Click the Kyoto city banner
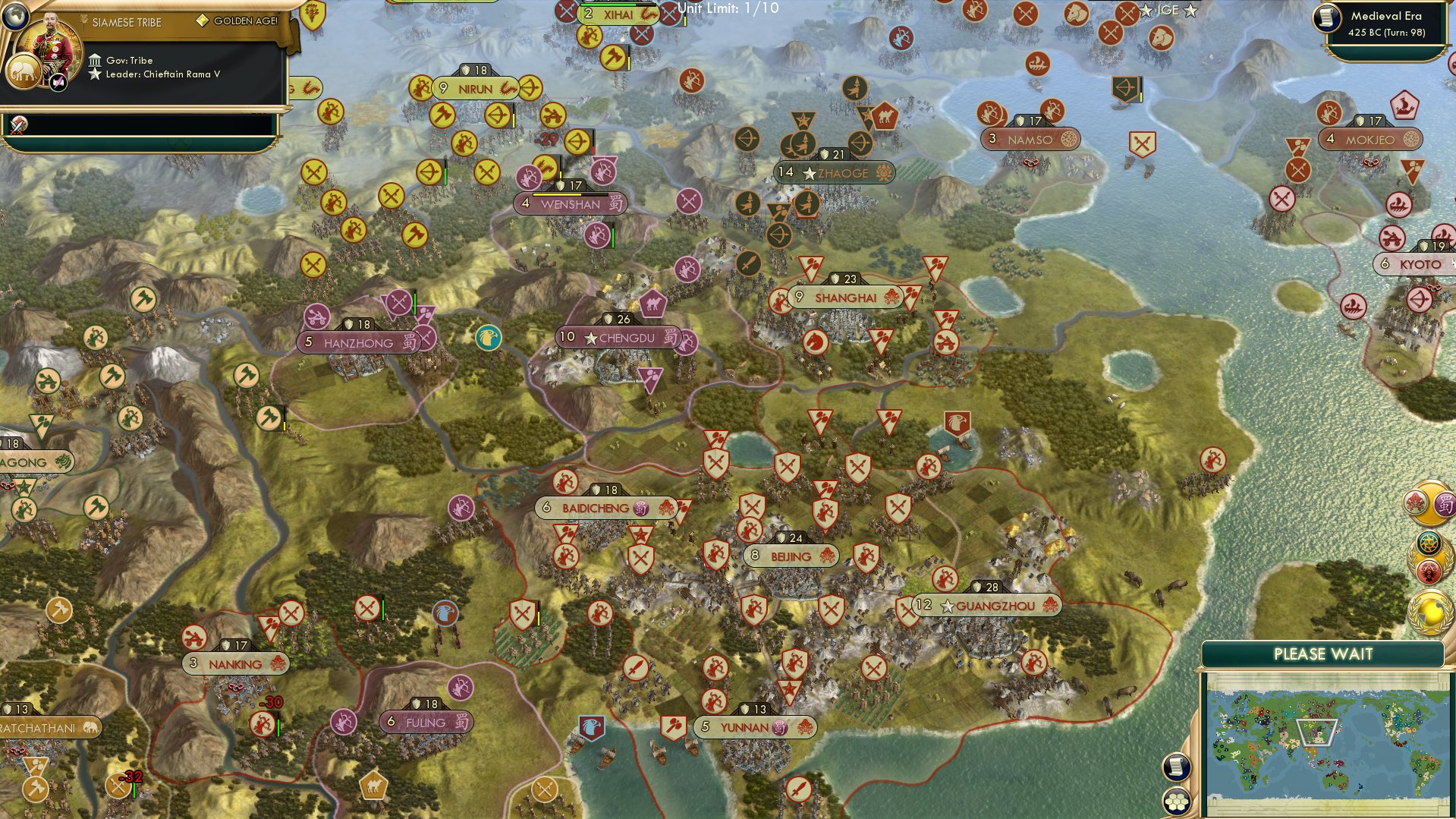 coord(1414,264)
